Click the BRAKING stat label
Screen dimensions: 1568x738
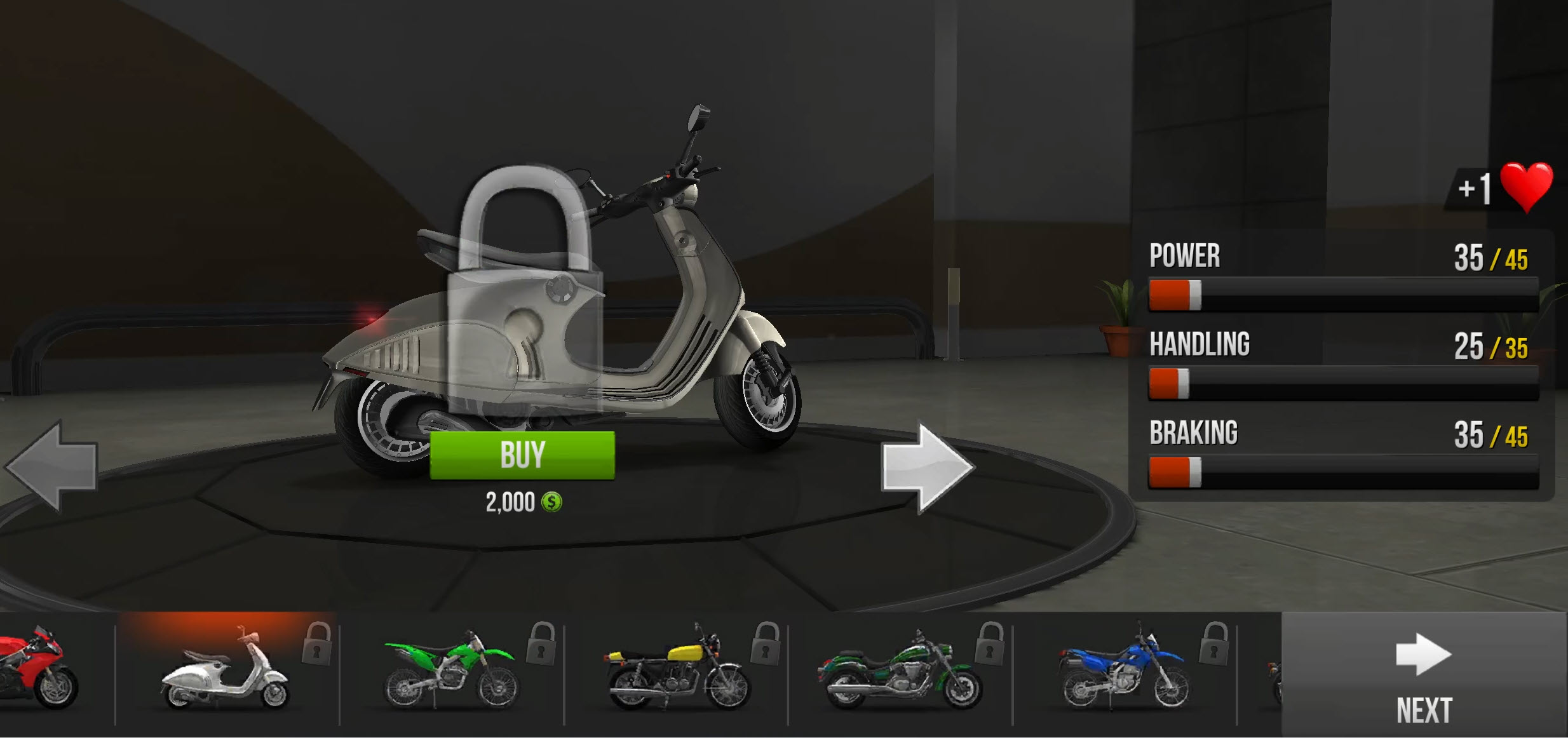point(1193,433)
